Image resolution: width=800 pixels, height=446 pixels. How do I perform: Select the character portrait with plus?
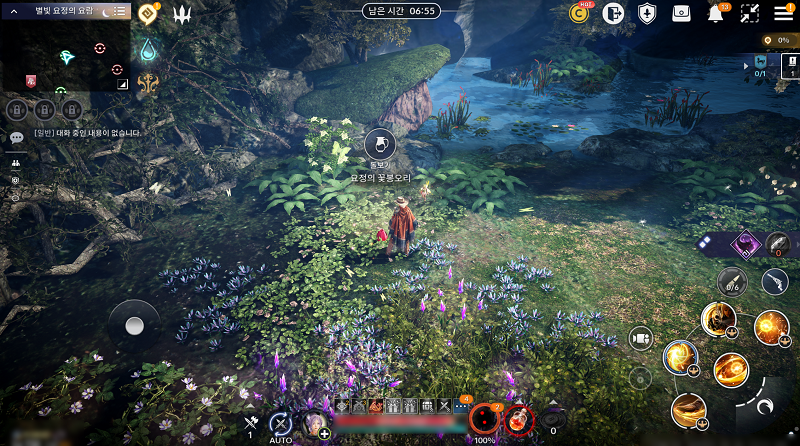pos(314,424)
